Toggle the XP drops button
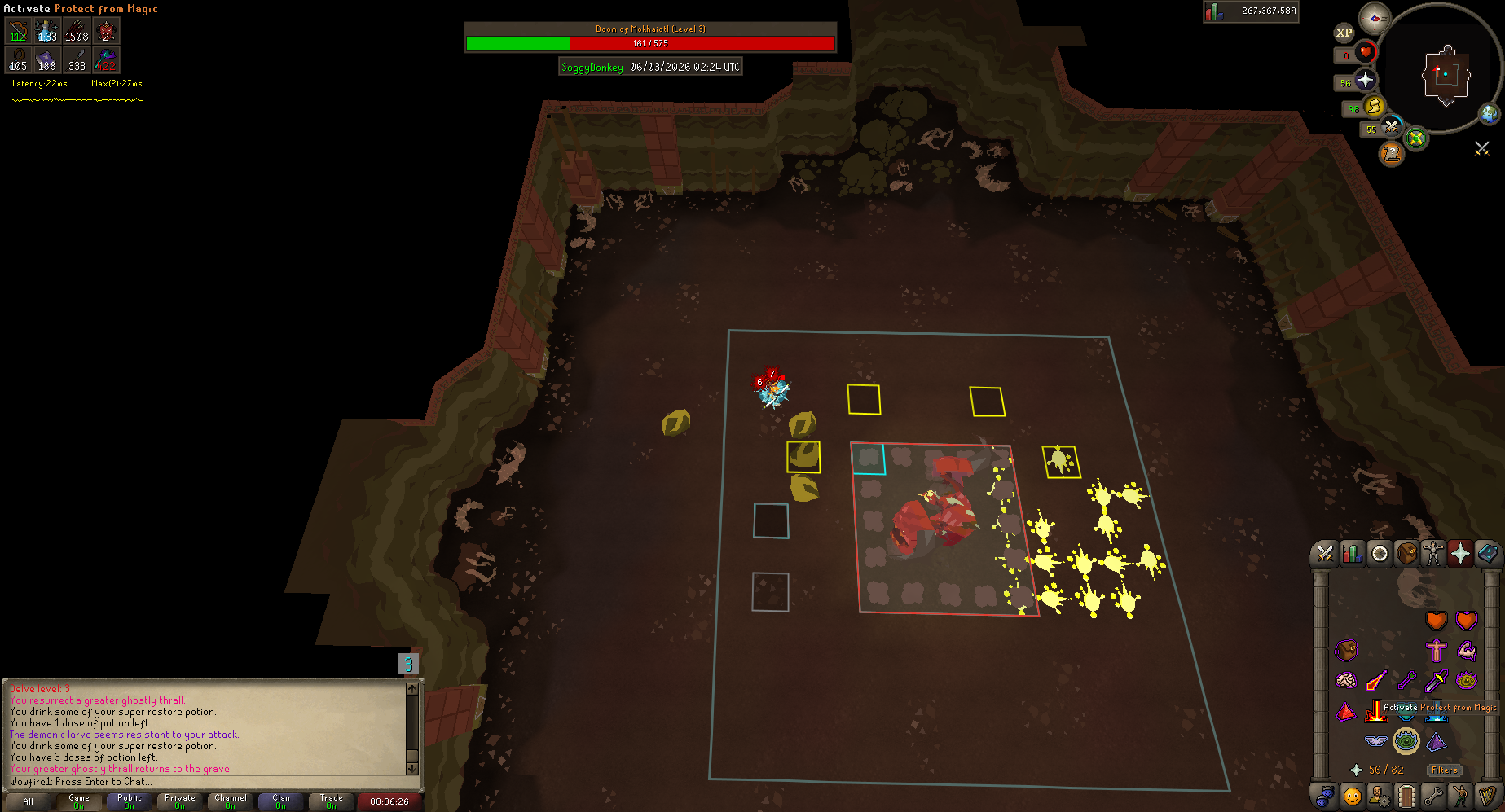The height and width of the screenshot is (812, 1505). (x=1344, y=33)
